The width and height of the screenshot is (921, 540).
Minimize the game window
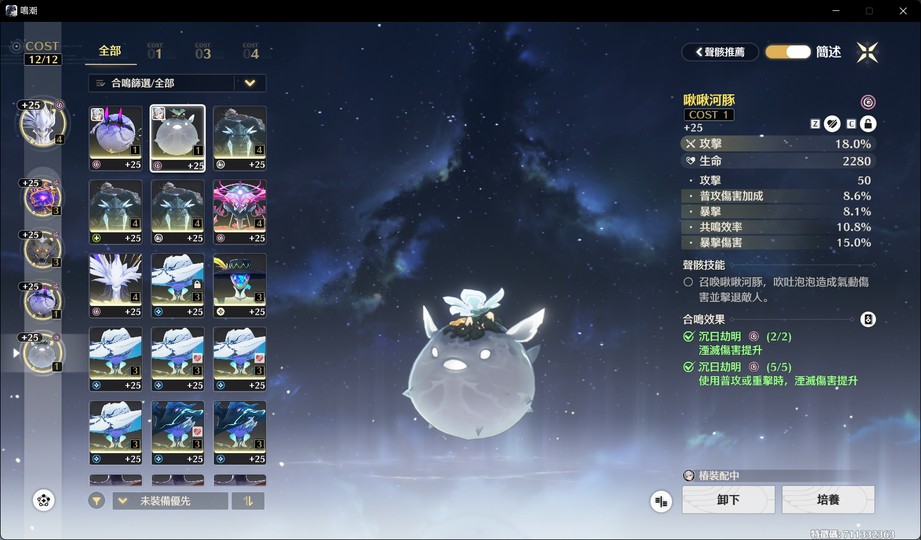(x=835, y=10)
